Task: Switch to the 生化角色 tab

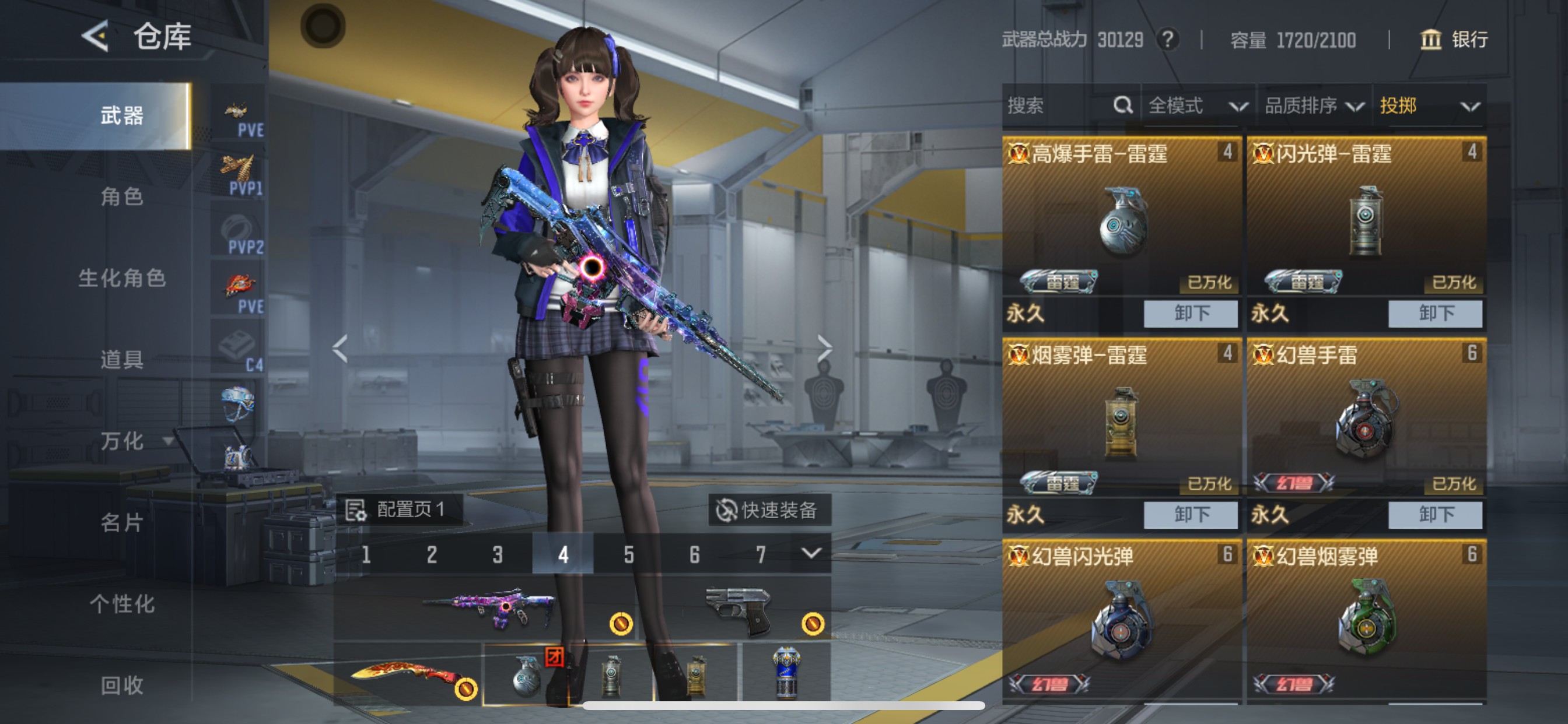Action: (122, 278)
